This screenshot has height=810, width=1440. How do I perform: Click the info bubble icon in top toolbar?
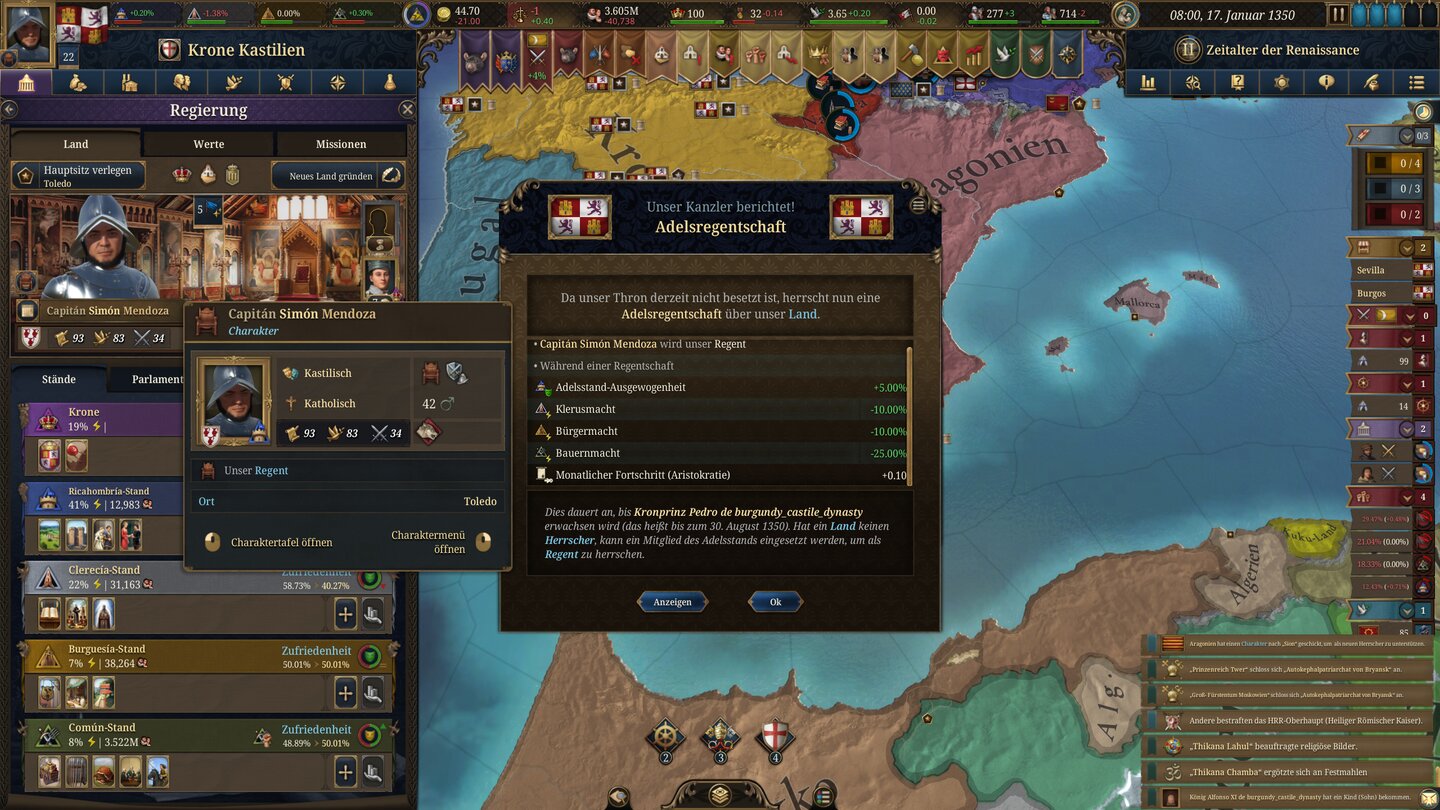point(1327,83)
